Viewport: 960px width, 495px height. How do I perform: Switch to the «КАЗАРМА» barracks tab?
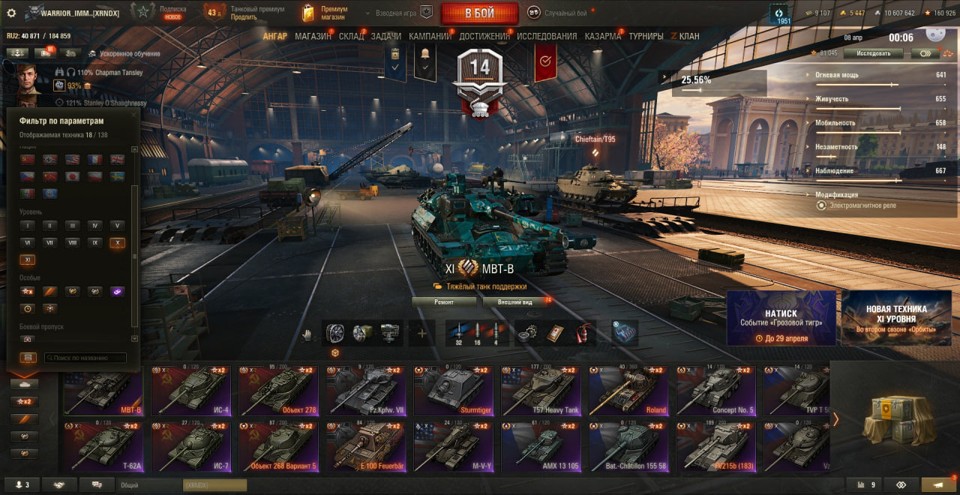click(603, 36)
